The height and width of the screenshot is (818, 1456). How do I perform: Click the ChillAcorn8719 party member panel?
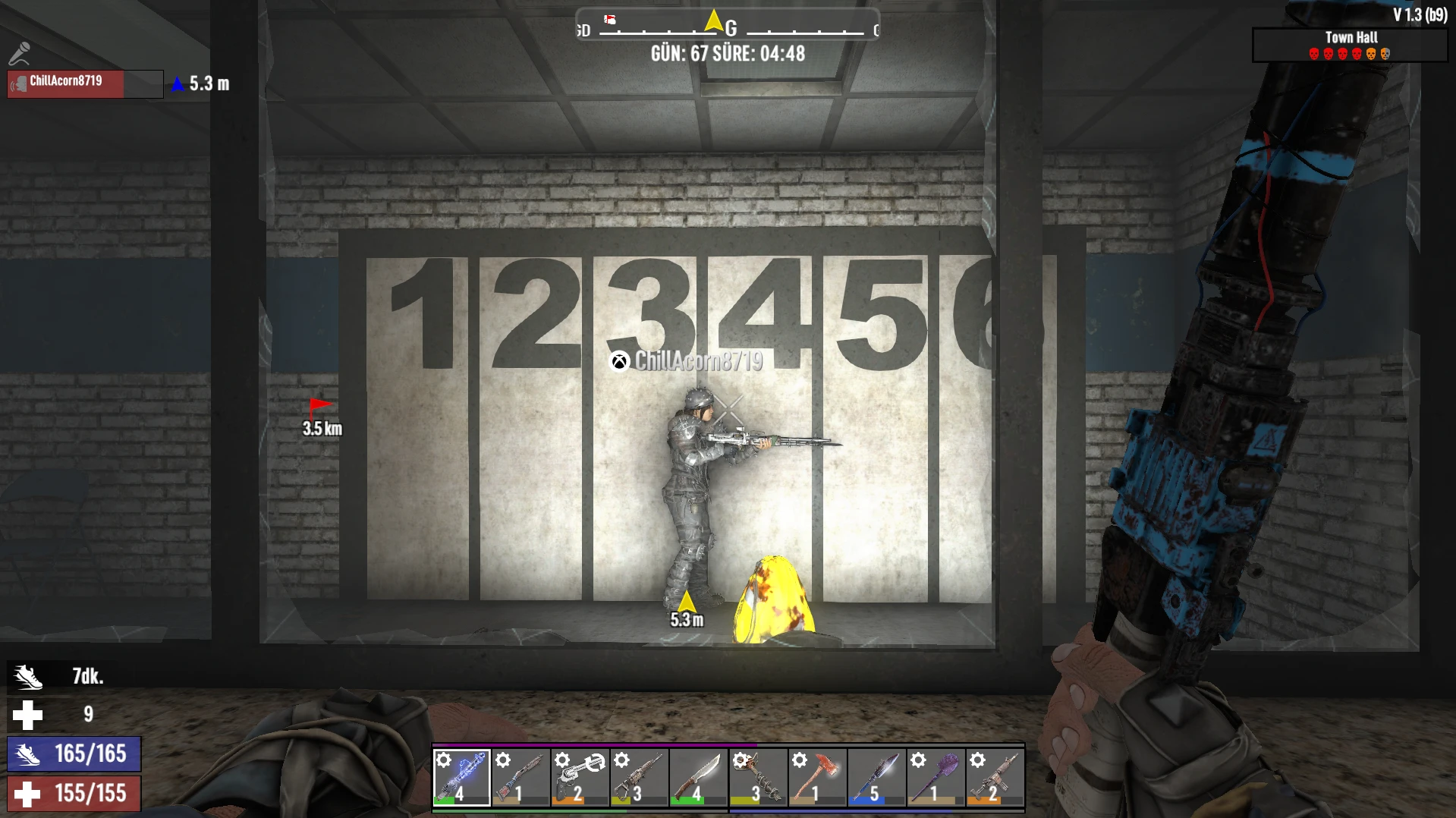(x=84, y=83)
